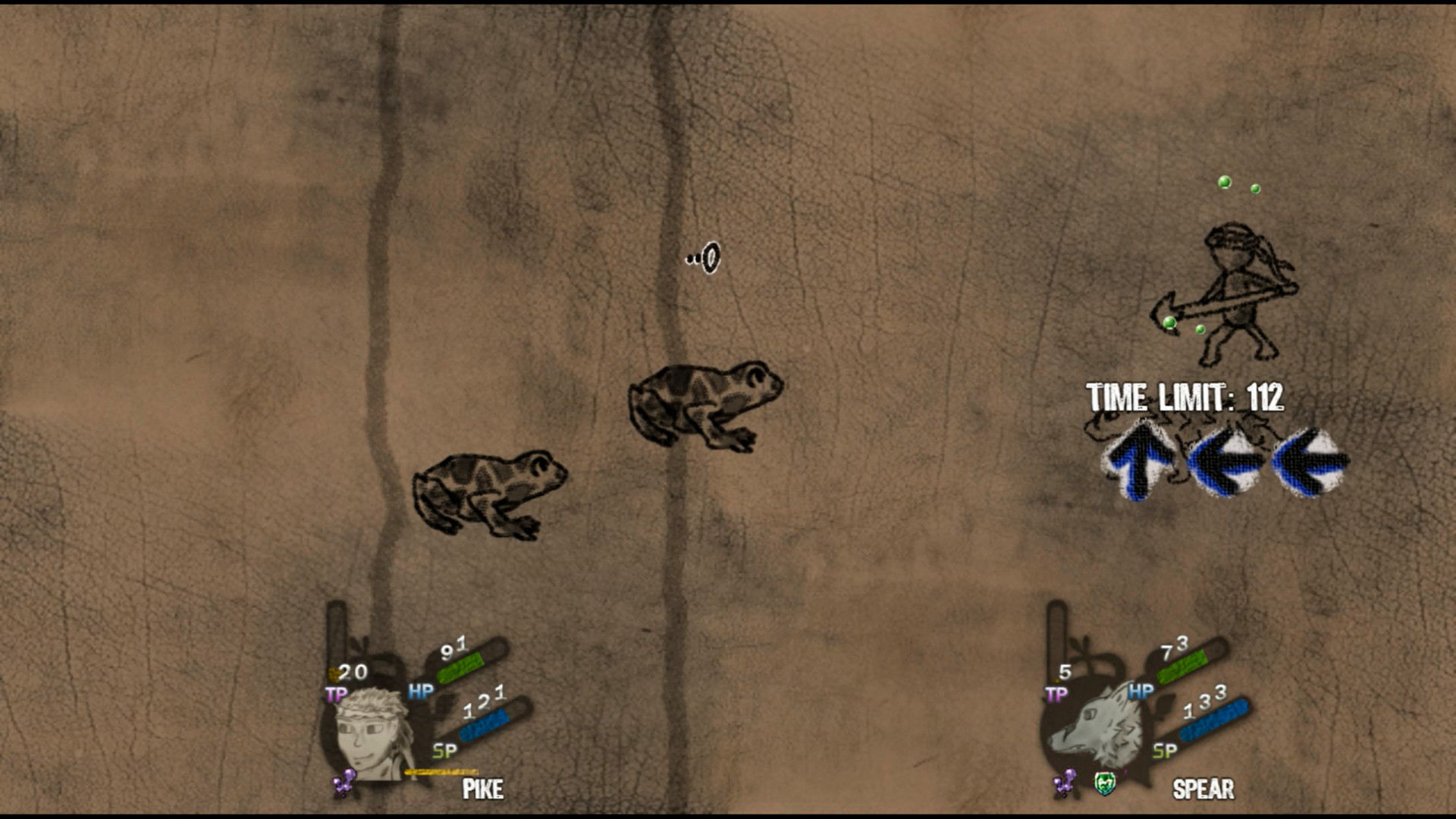
Task: Select the PIKE name label
Action: pyautogui.click(x=483, y=791)
